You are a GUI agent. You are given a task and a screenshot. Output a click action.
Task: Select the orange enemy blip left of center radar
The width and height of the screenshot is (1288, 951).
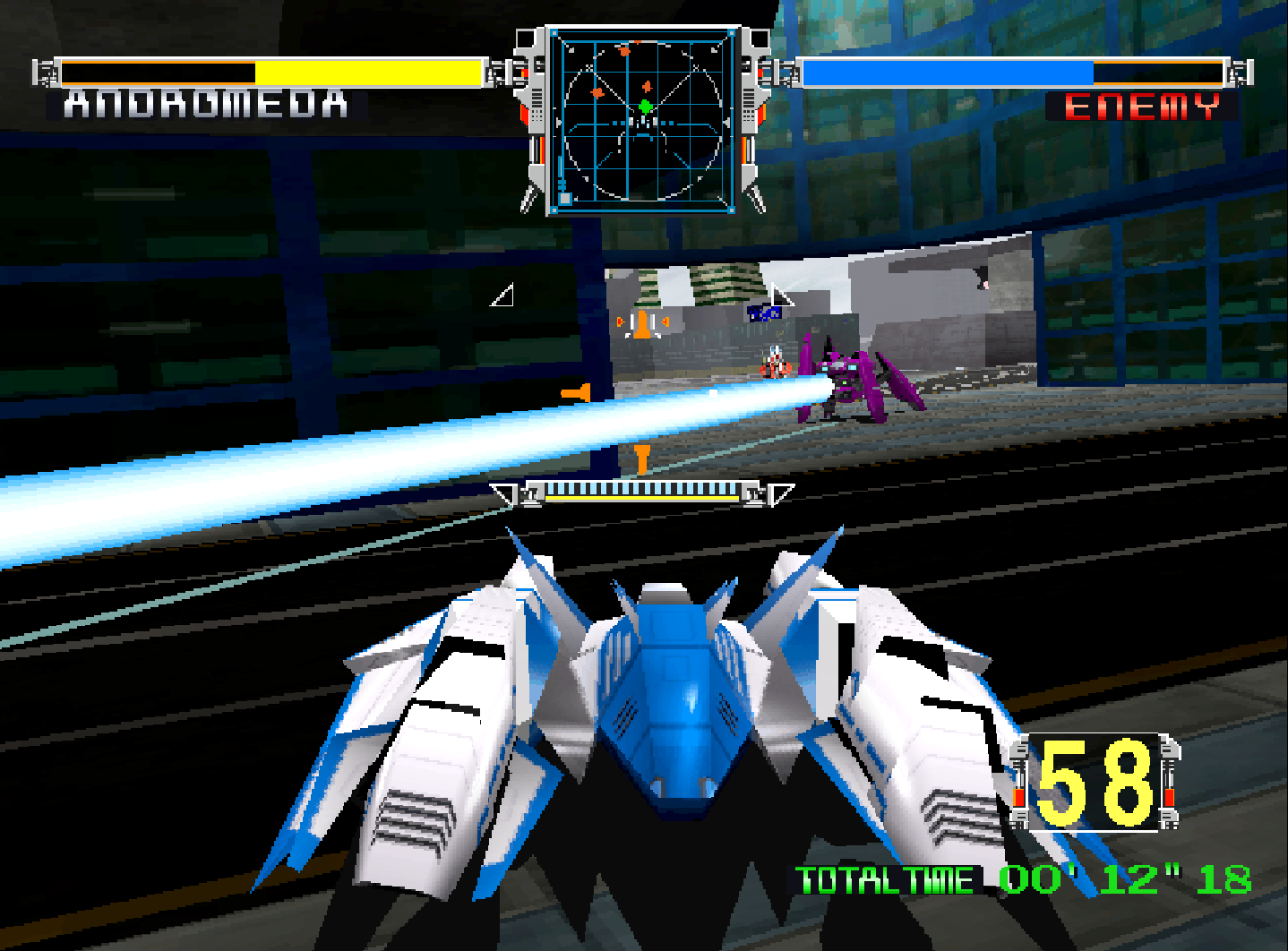pyautogui.click(x=597, y=92)
